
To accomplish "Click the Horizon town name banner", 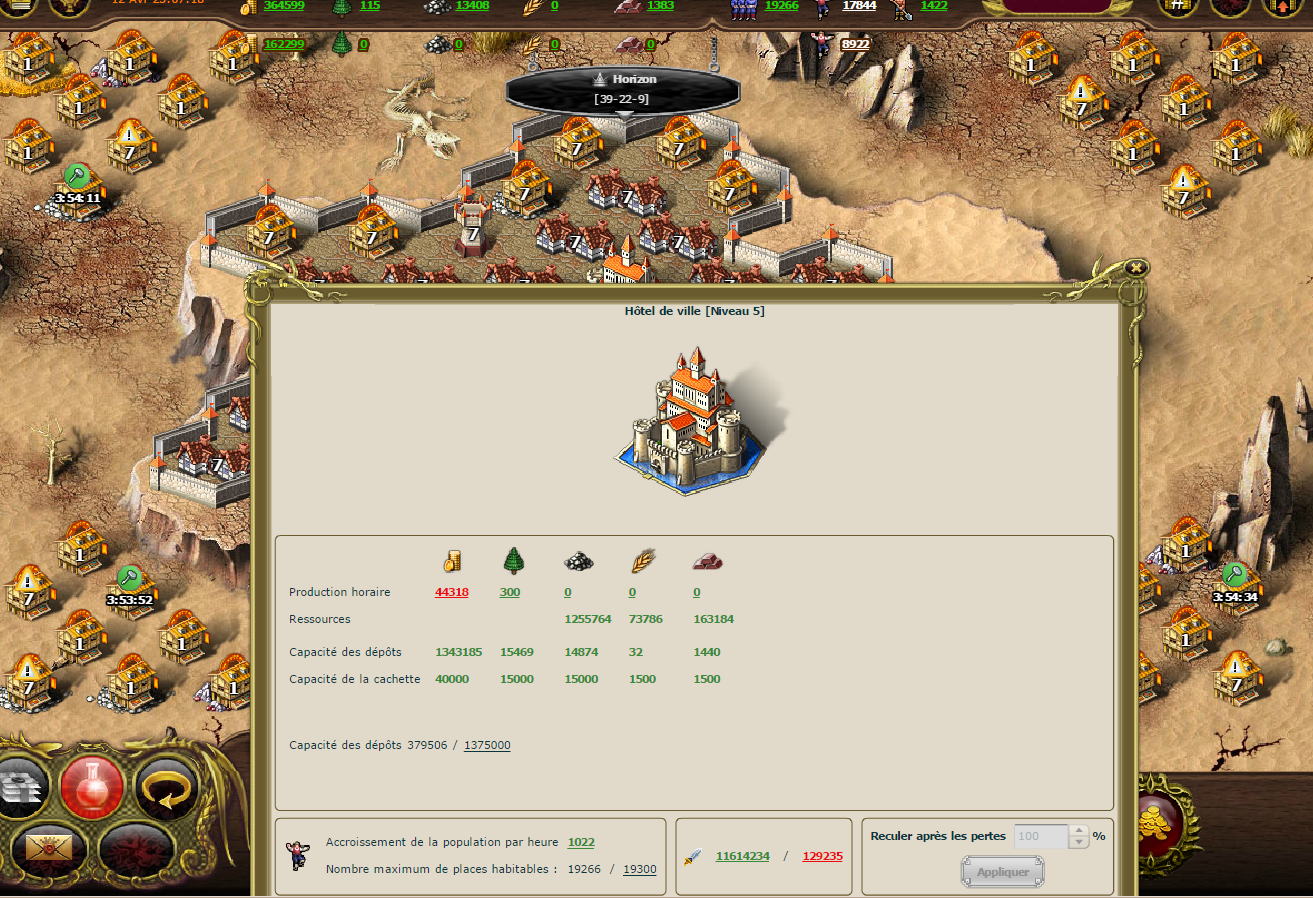I will click(623, 88).
